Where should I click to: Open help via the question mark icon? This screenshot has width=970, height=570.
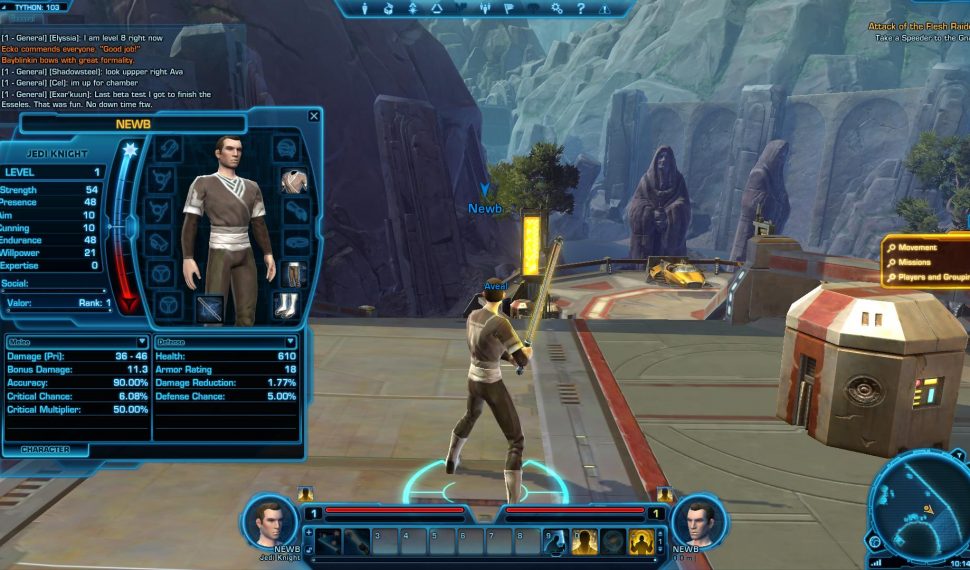tap(581, 9)
